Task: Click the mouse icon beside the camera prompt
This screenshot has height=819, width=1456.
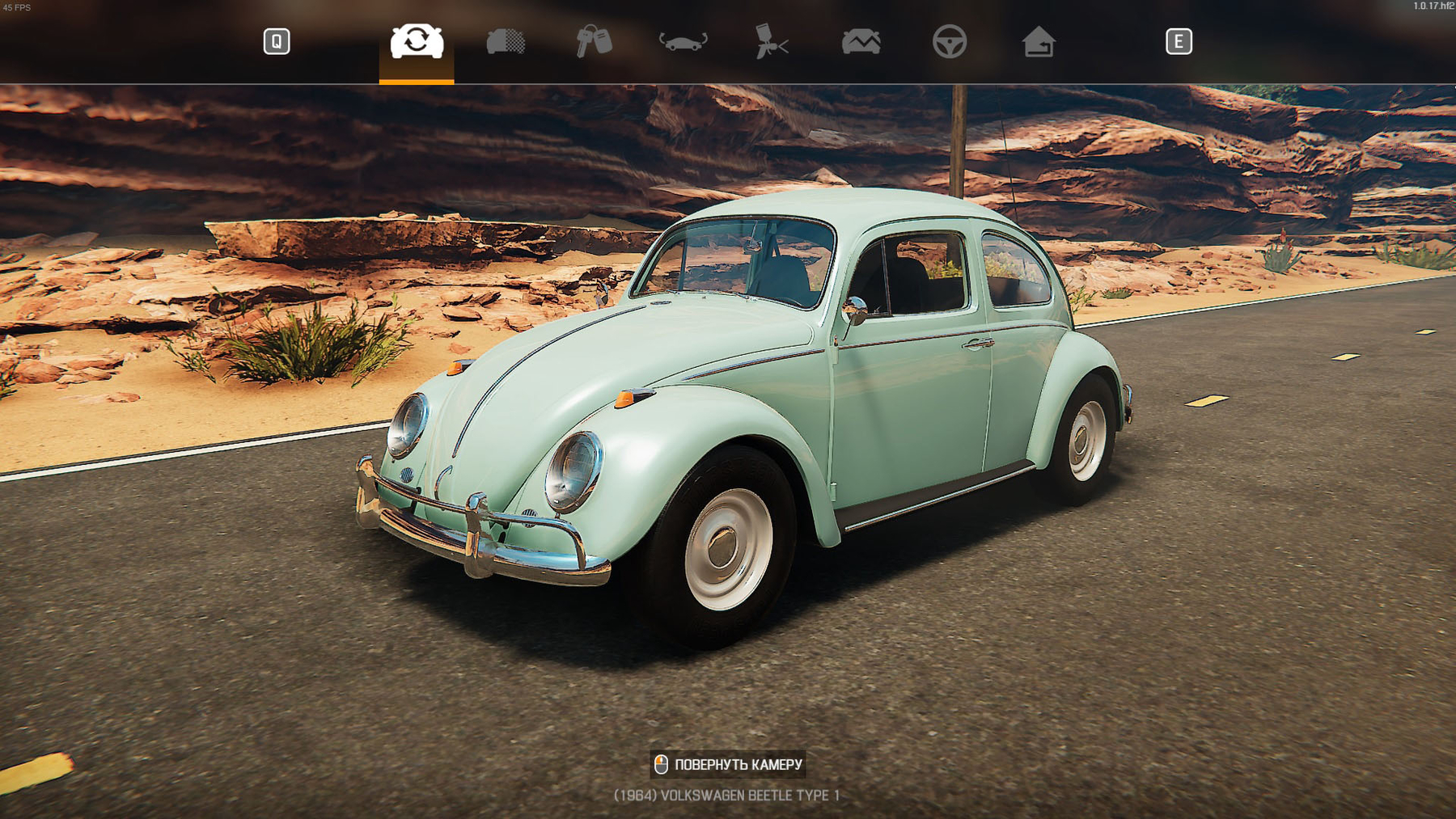Action: (x=661, y=763)
